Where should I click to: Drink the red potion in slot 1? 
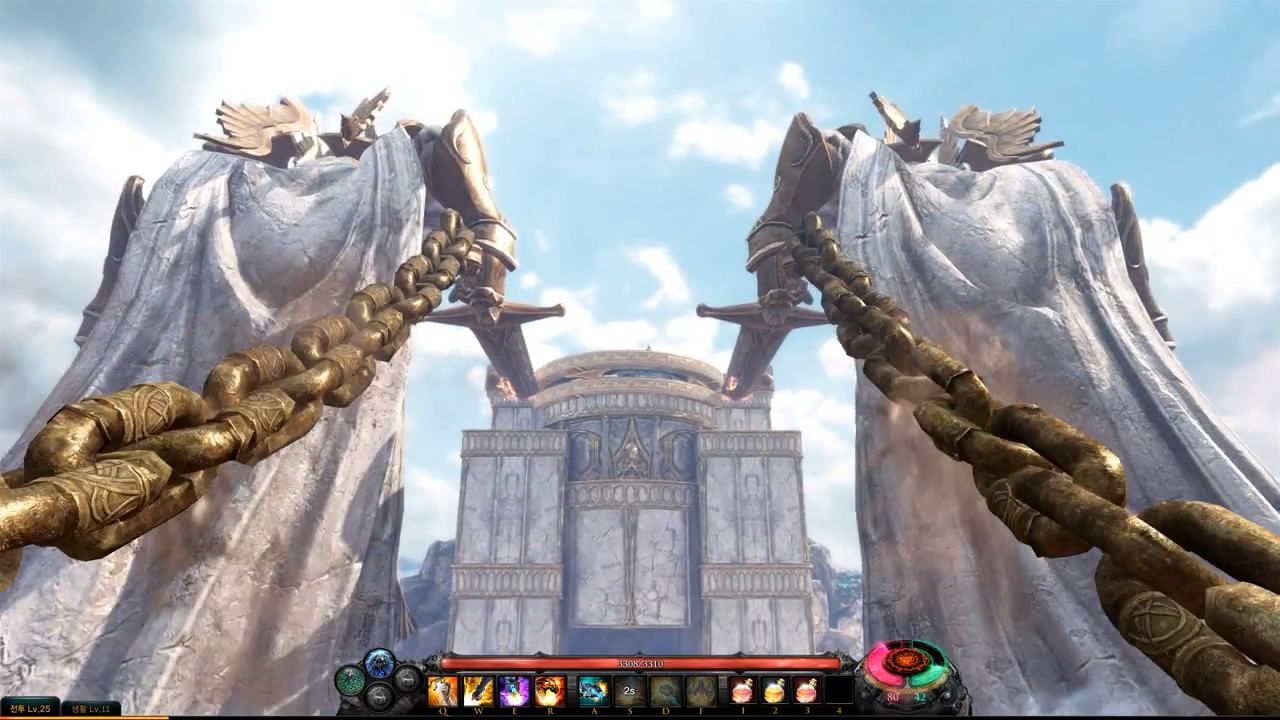click(742, 691)
